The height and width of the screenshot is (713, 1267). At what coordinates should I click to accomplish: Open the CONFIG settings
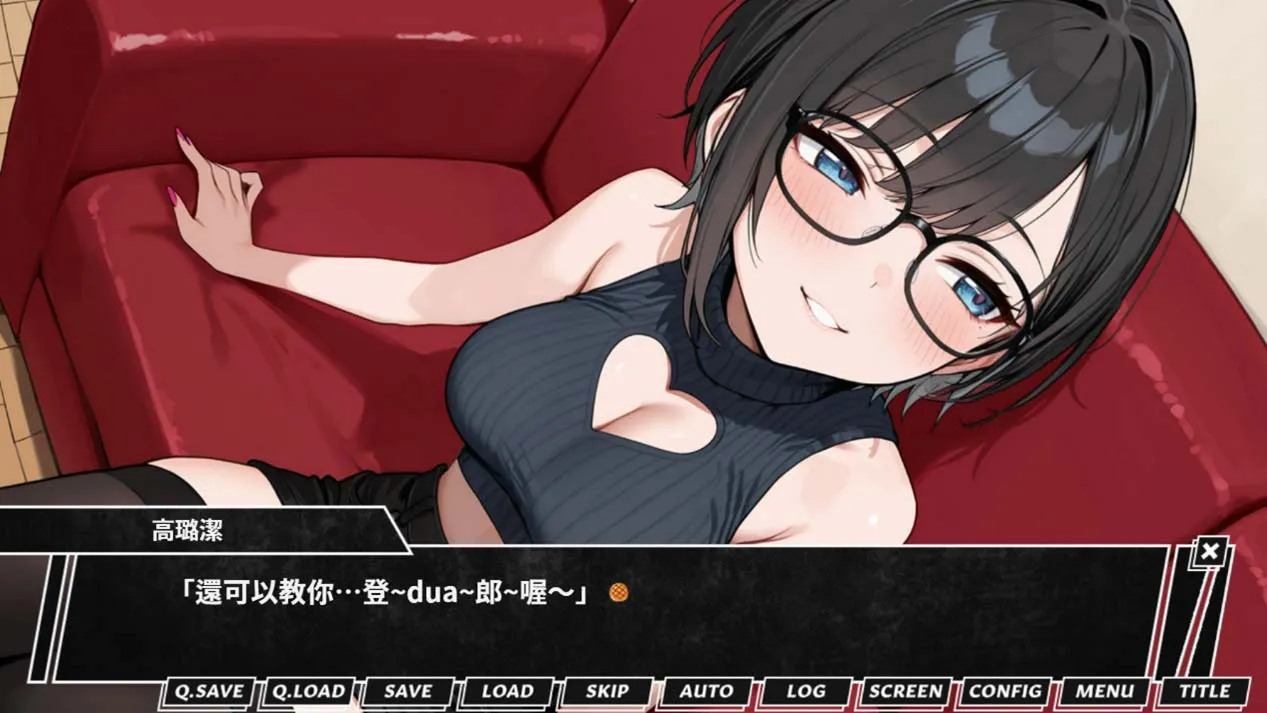[x=1005, y=691]
